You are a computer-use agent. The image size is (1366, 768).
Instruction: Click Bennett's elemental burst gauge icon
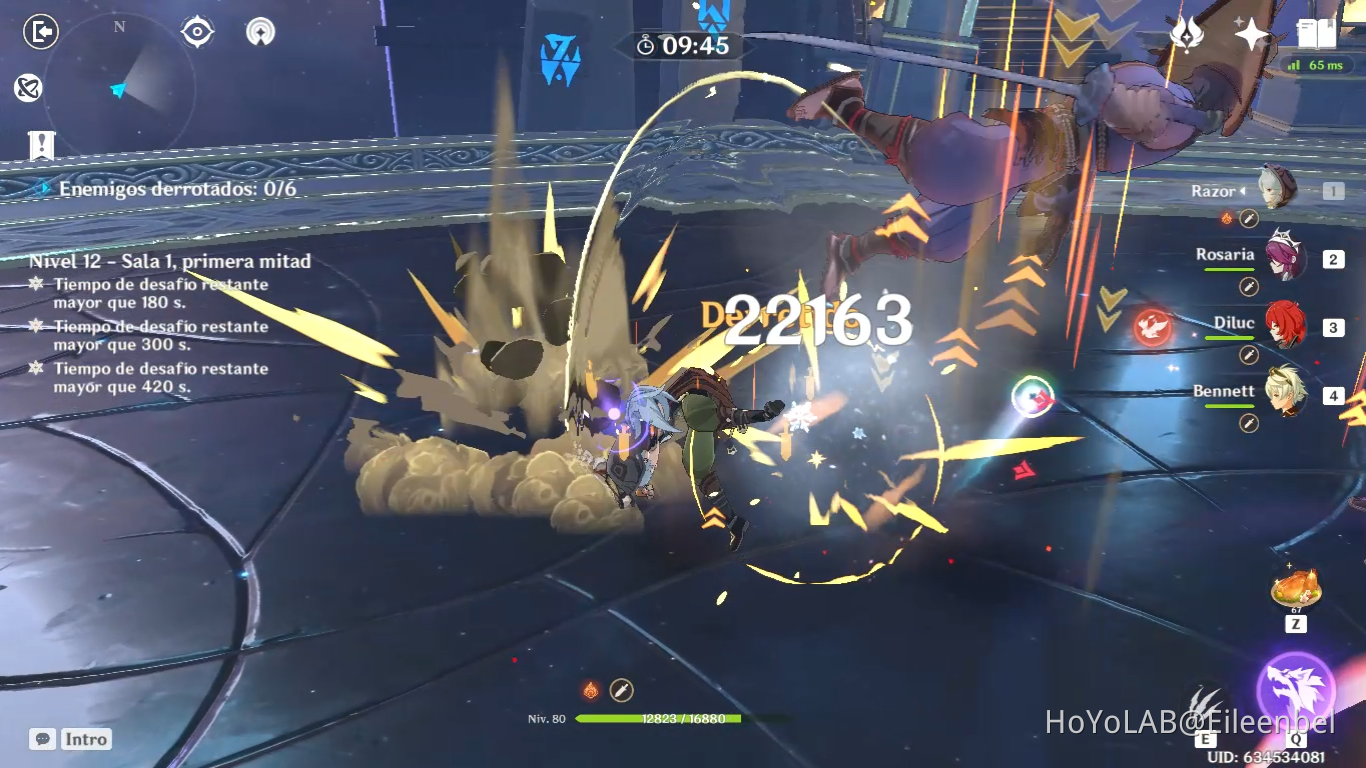point(1032,398)
